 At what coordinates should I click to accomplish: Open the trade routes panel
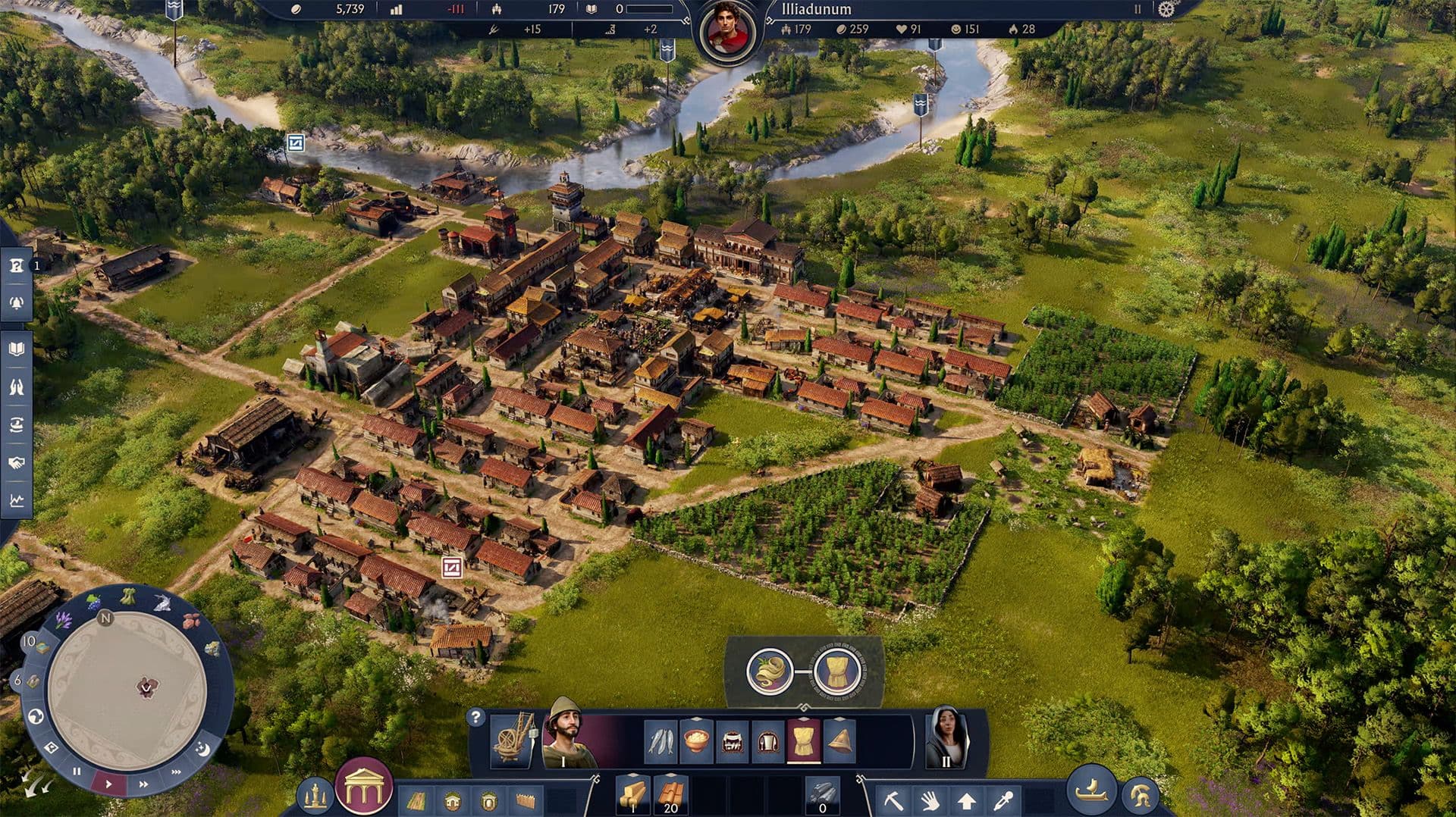(x=16, y=422)
